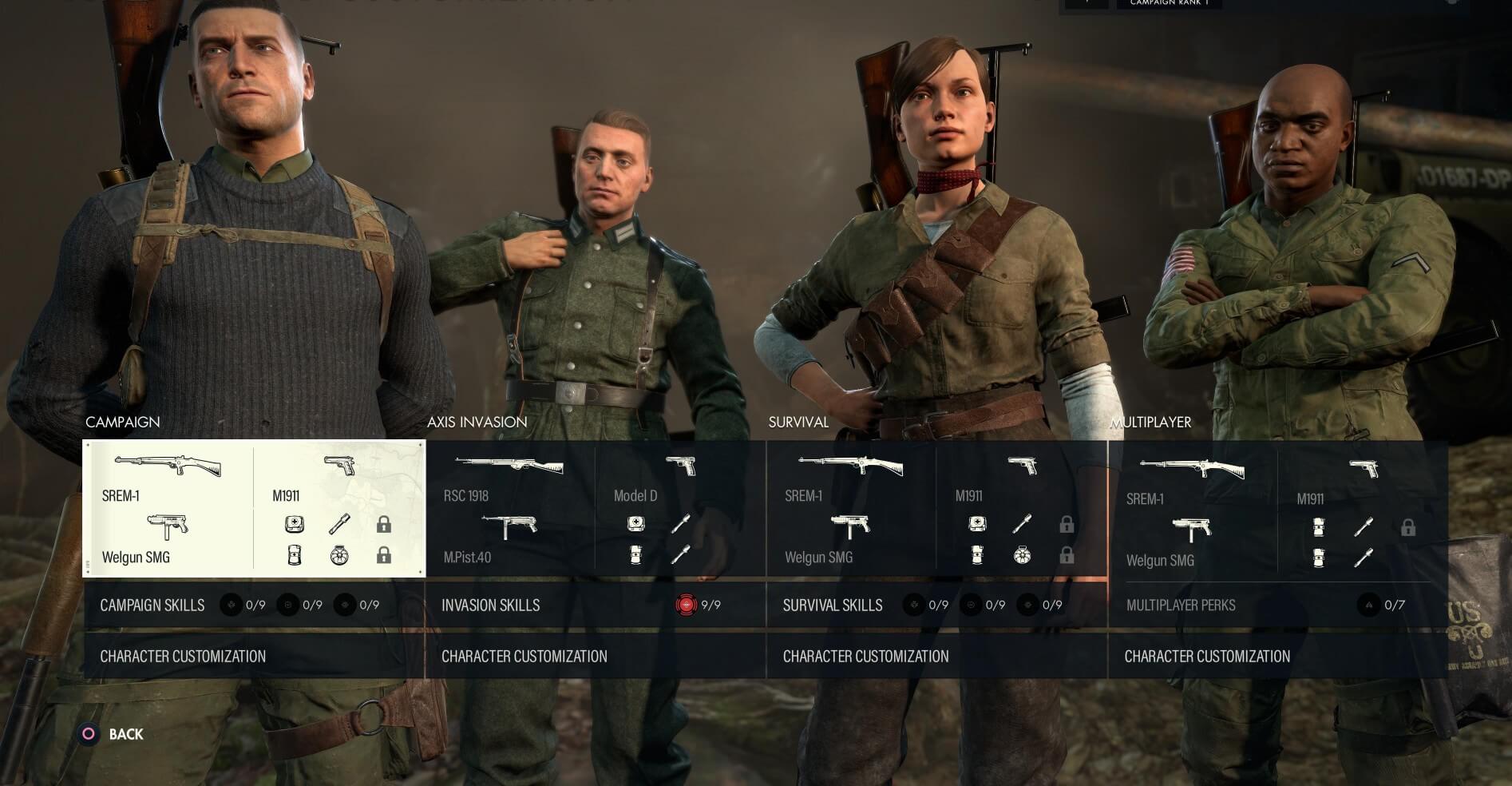Choose the Model D pistol
Screen dimensions: 1512x786
(x=680, y=465)
